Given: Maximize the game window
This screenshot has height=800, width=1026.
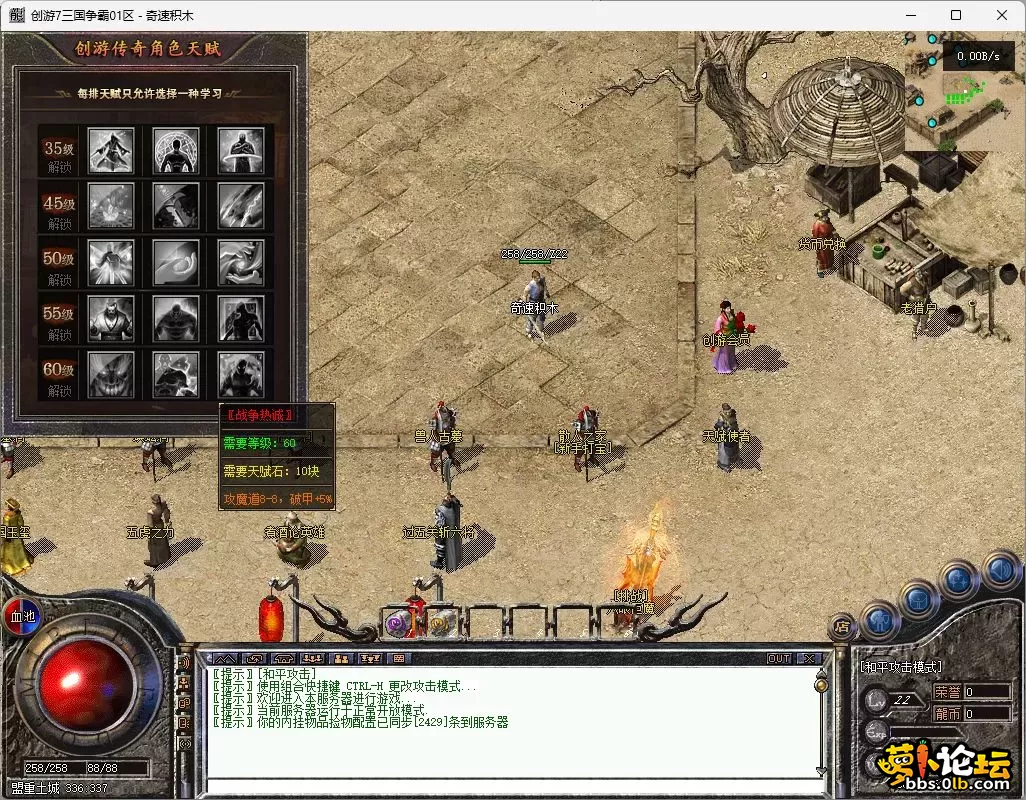Looking at the screenshot, I should pyautogui.click(x=956, y=15).
